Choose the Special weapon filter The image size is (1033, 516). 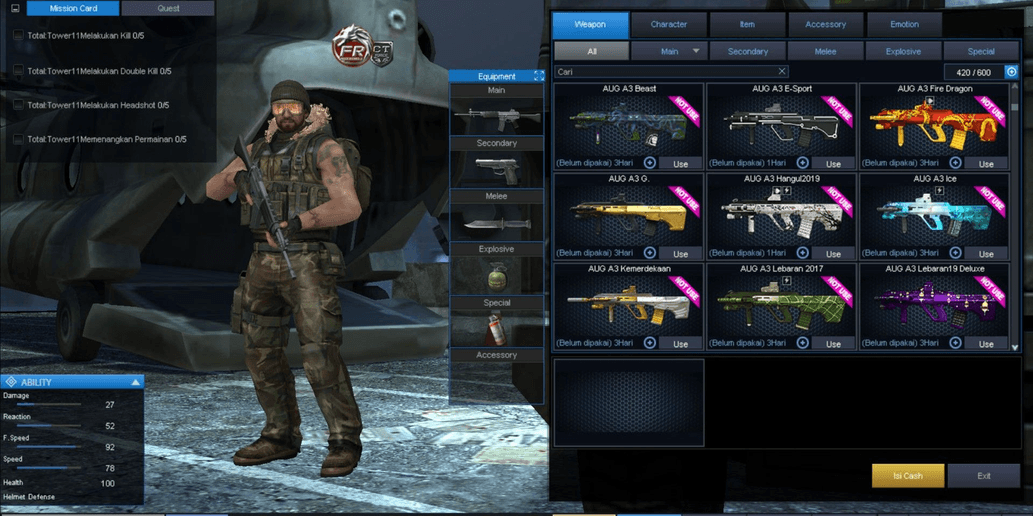(981, 51)
